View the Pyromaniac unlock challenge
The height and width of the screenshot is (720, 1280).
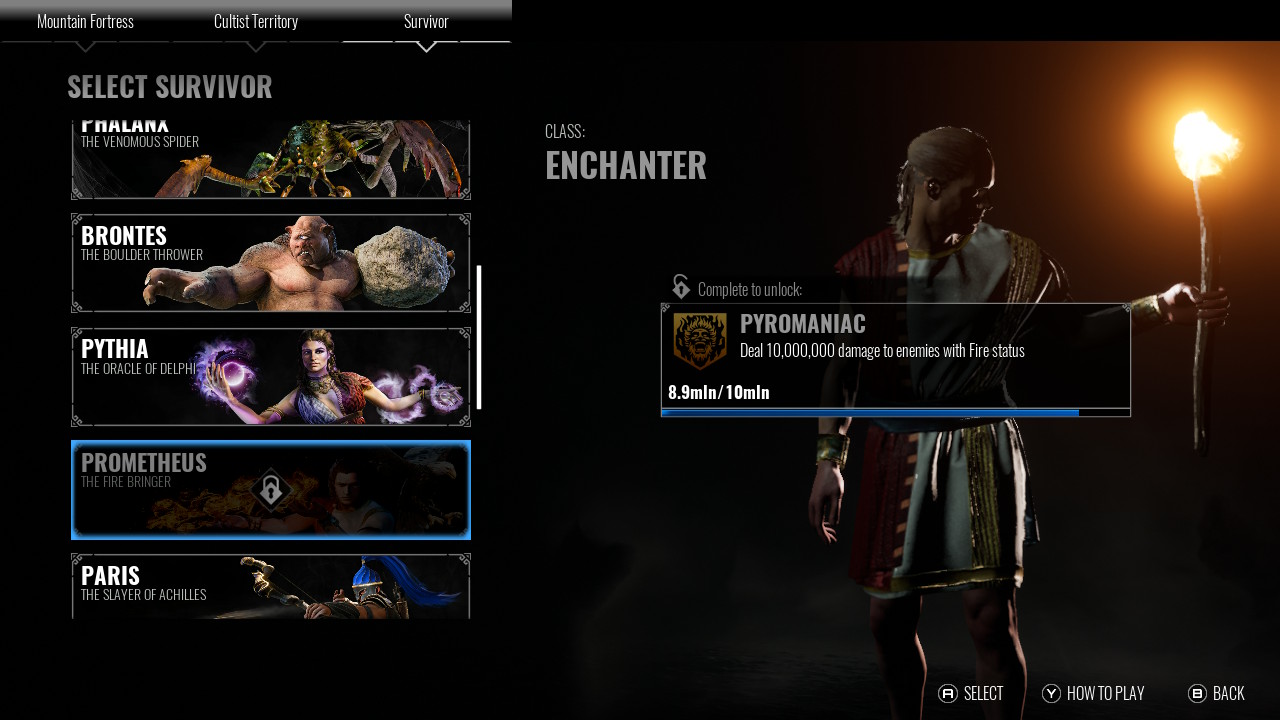point(895,359)
